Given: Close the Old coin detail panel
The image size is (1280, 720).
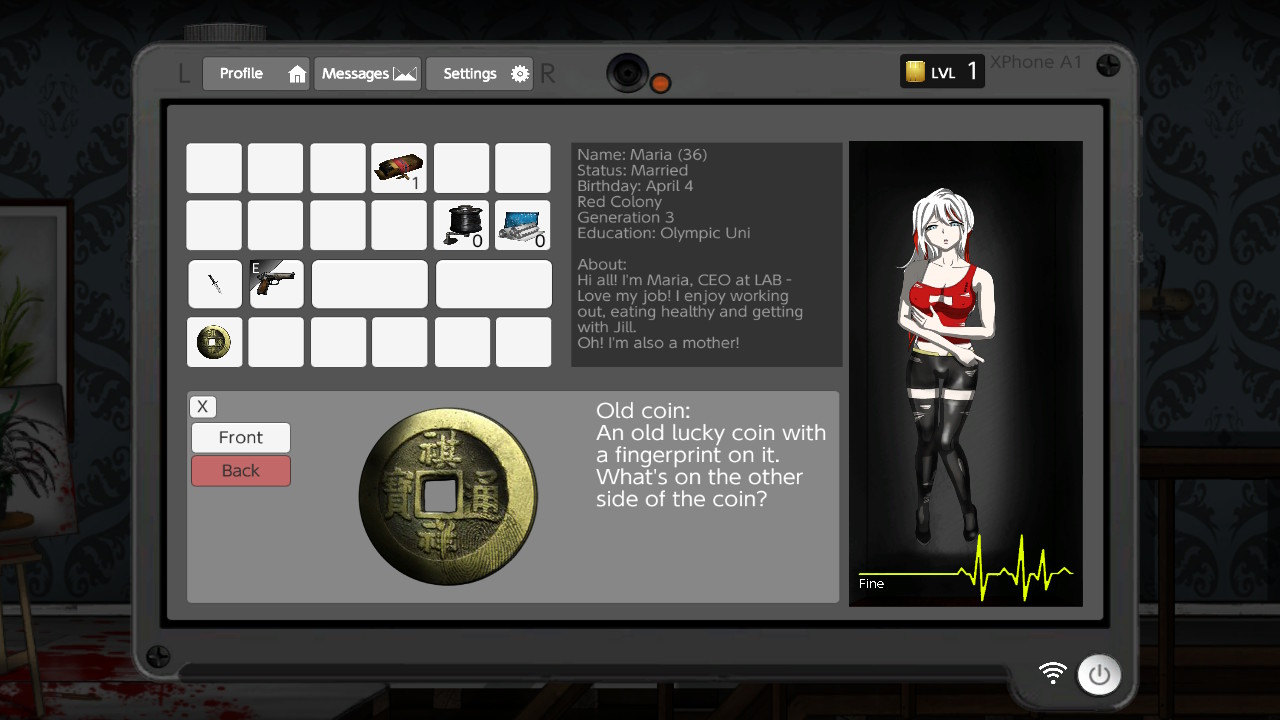Looking at the screenshot, I should [202, 406].
